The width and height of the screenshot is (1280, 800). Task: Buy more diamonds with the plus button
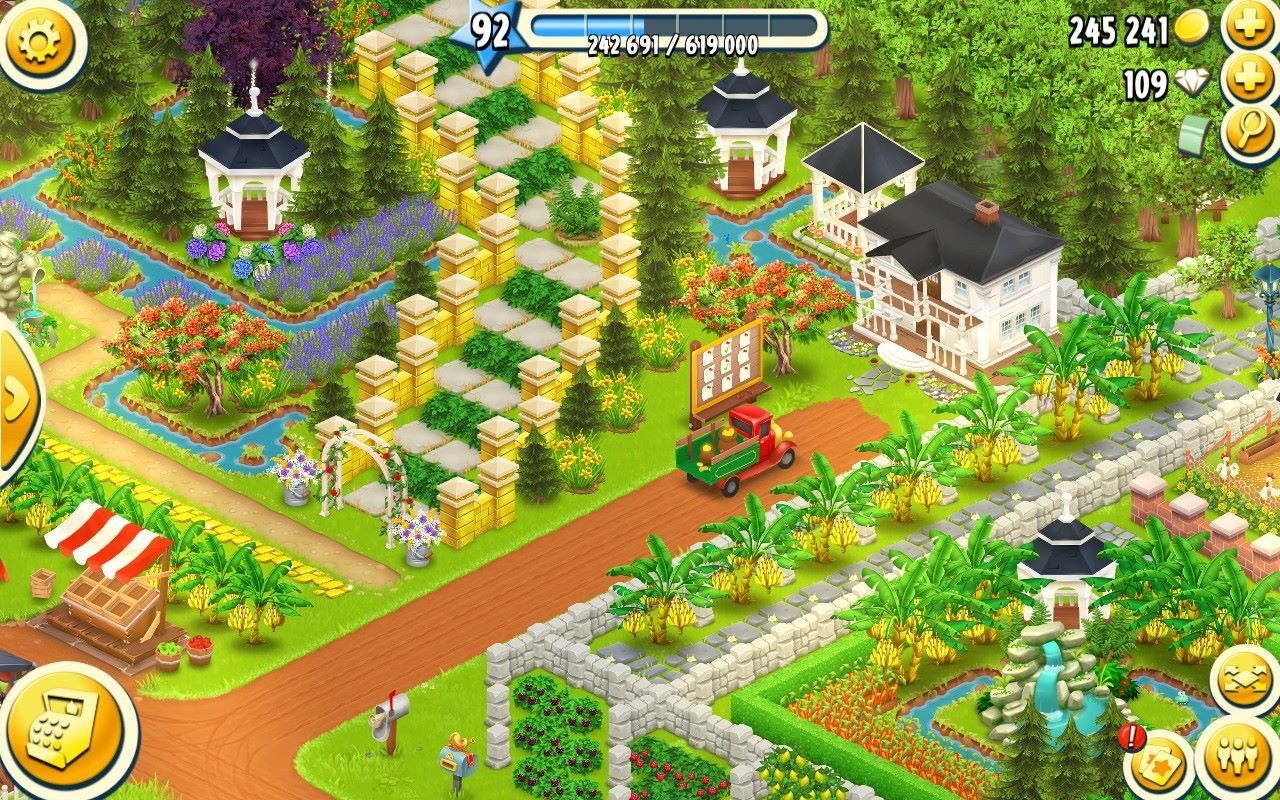(x=1250, y=80)
